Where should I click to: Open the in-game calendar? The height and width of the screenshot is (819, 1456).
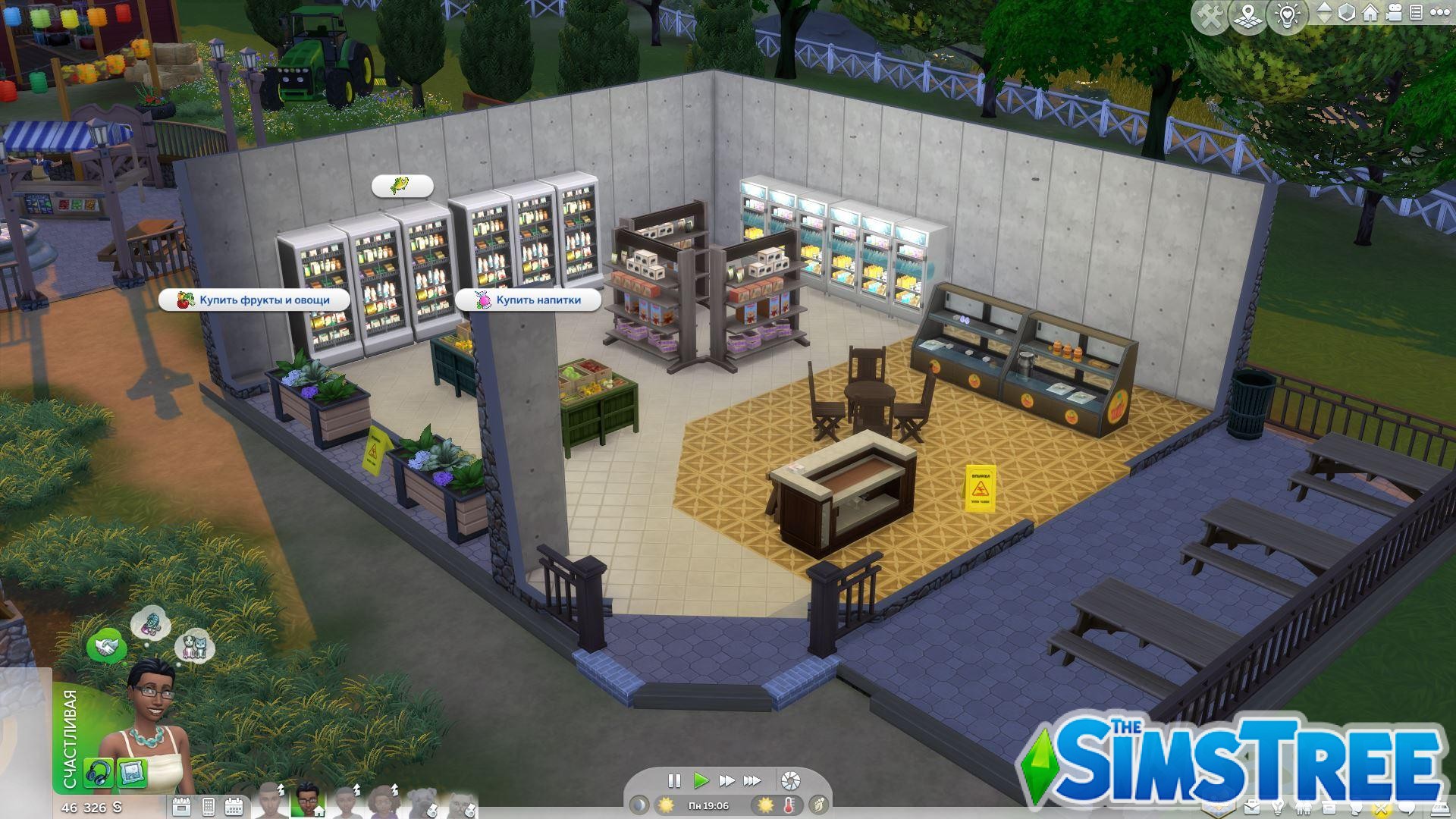coord(235,806)
